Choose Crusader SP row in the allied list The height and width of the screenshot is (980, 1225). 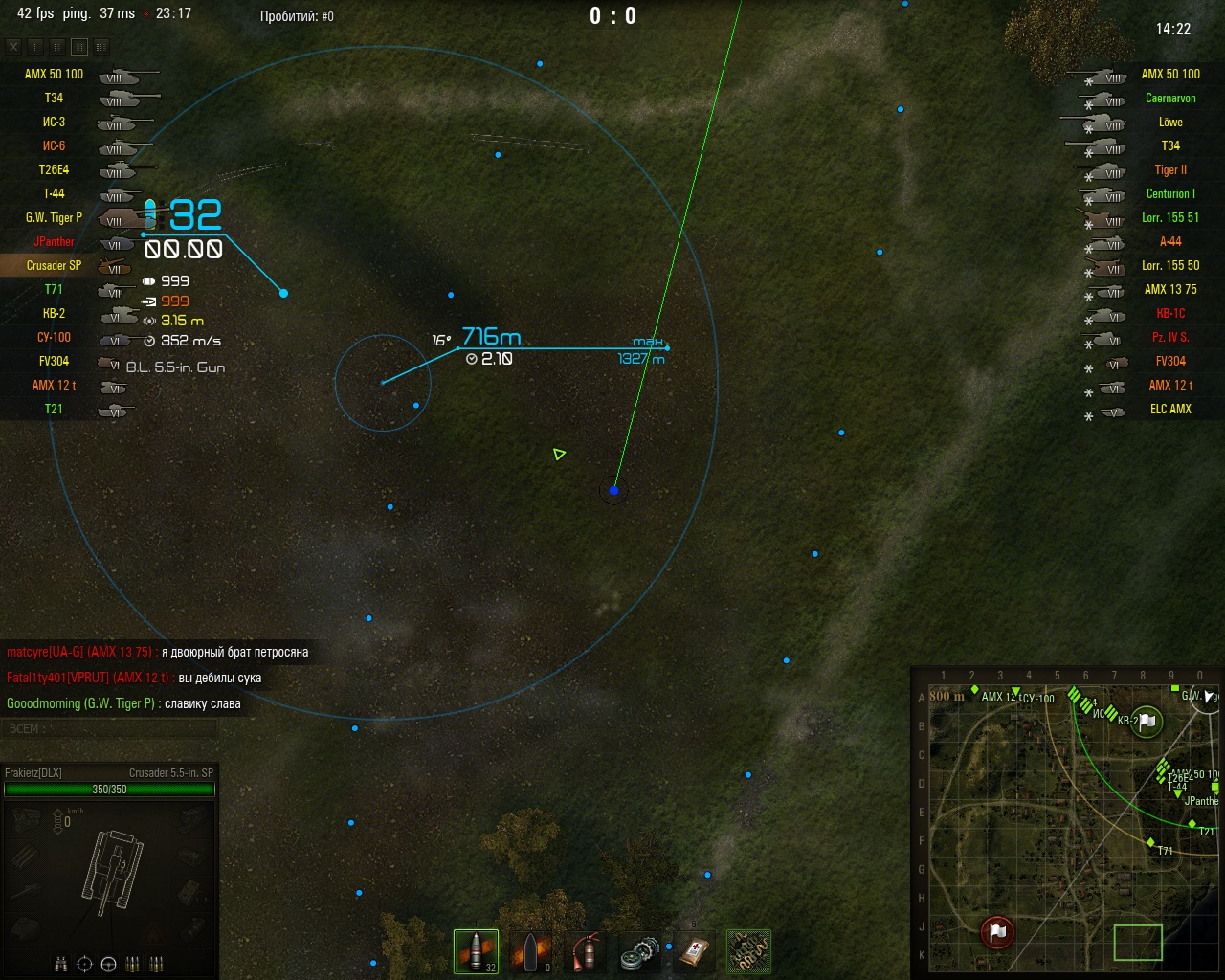click(x=54, y=265)
